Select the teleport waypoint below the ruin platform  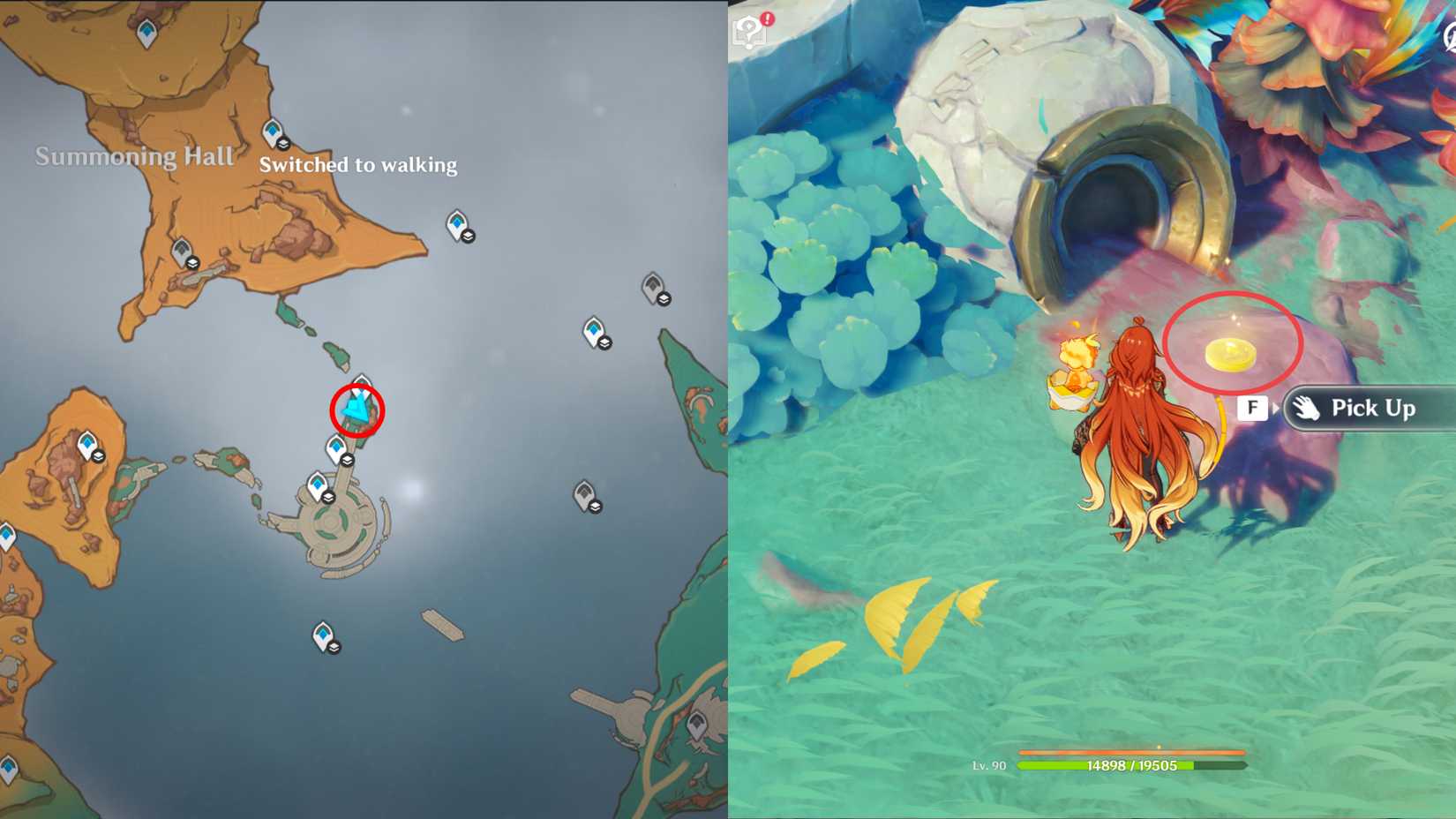[x=322, y=635]
